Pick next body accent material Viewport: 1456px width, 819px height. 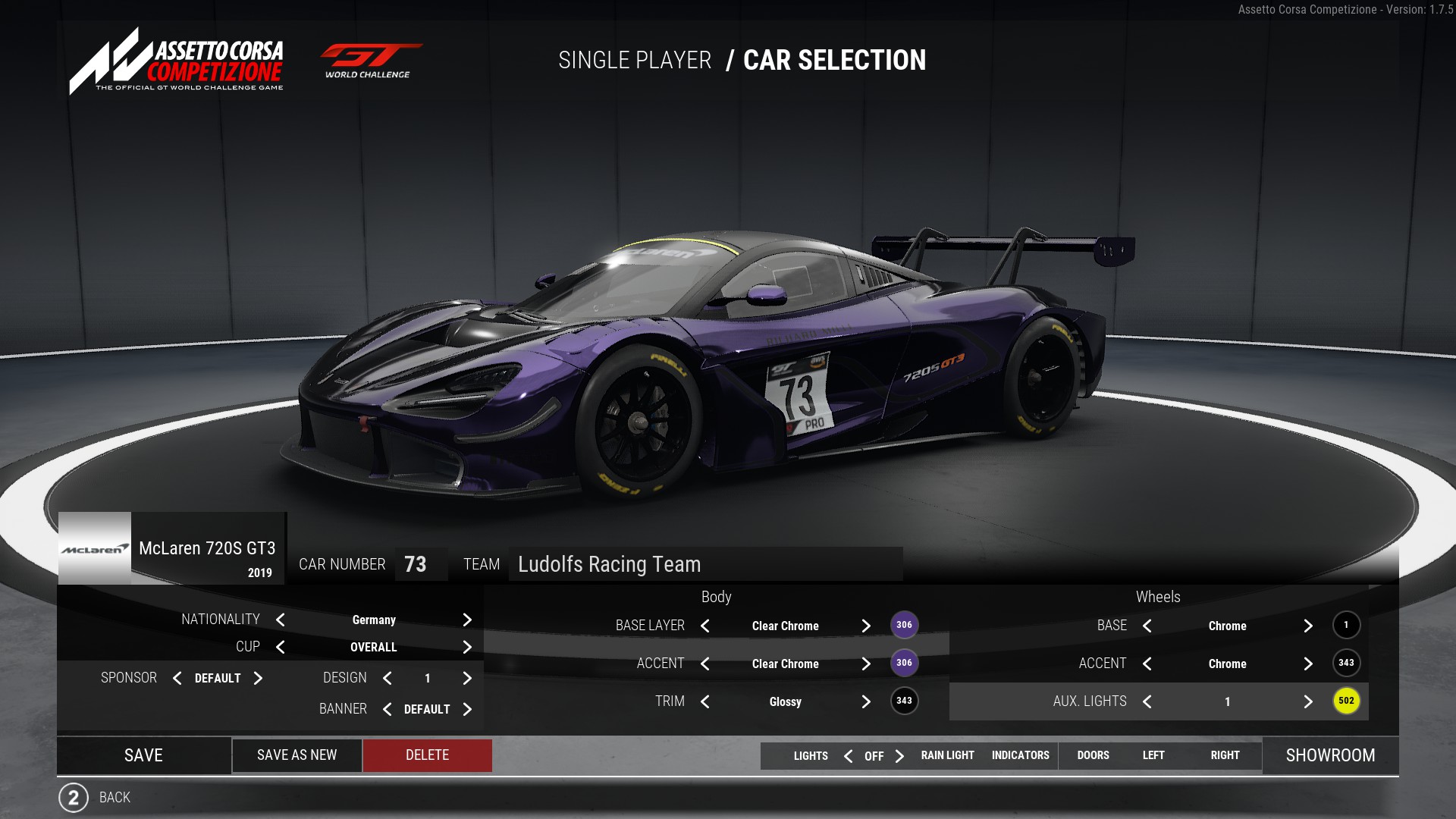pyautogui.click(x=866, y=664)
